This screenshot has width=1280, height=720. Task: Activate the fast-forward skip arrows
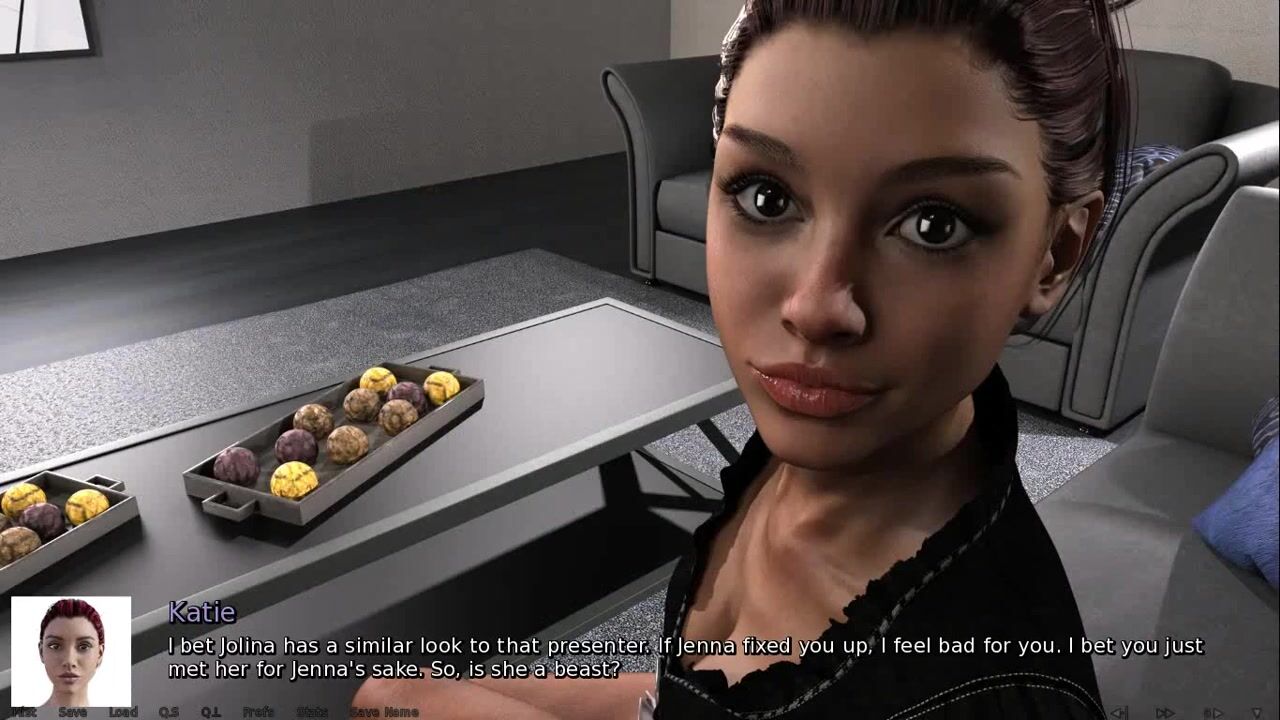[1165, 712]
